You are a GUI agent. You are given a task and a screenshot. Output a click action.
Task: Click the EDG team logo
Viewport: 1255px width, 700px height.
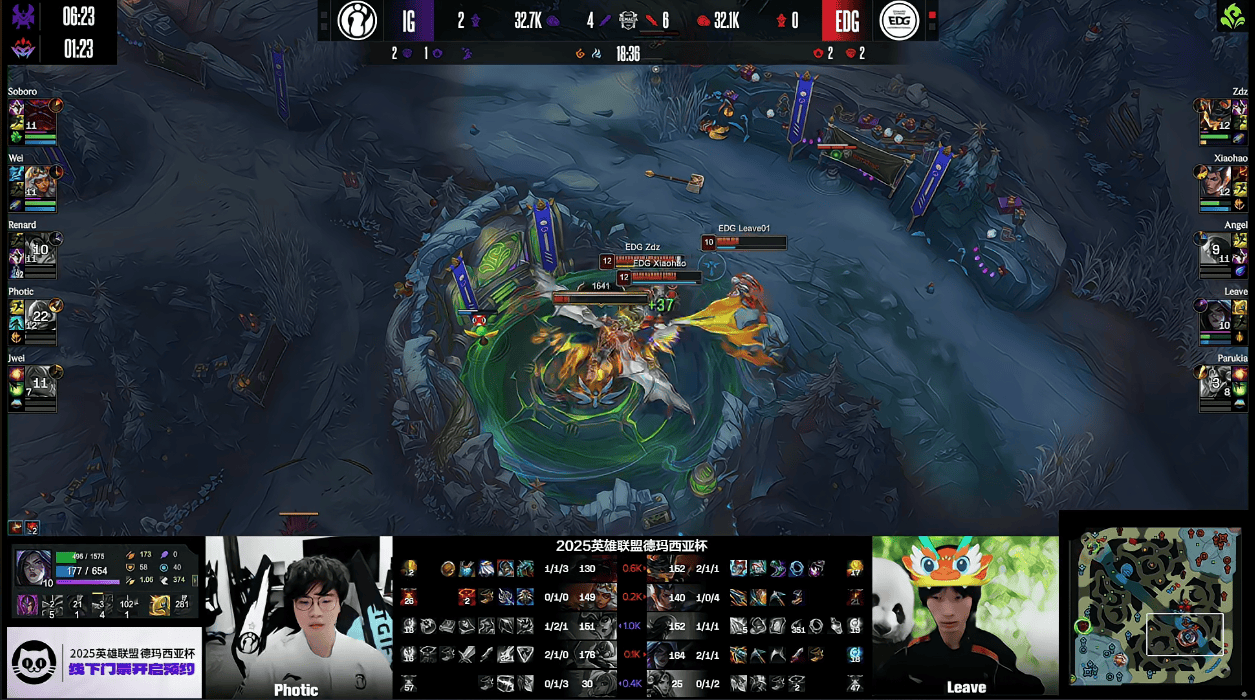(899, 20)
